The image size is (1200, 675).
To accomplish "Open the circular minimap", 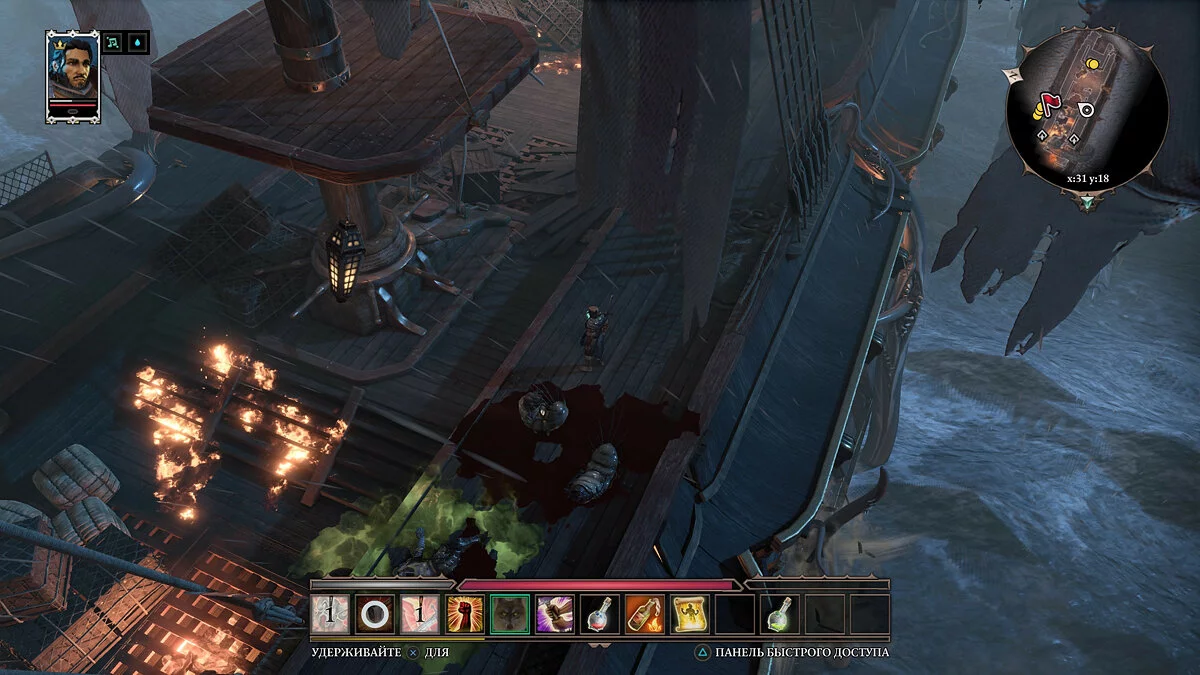I will coord(1086,110).
